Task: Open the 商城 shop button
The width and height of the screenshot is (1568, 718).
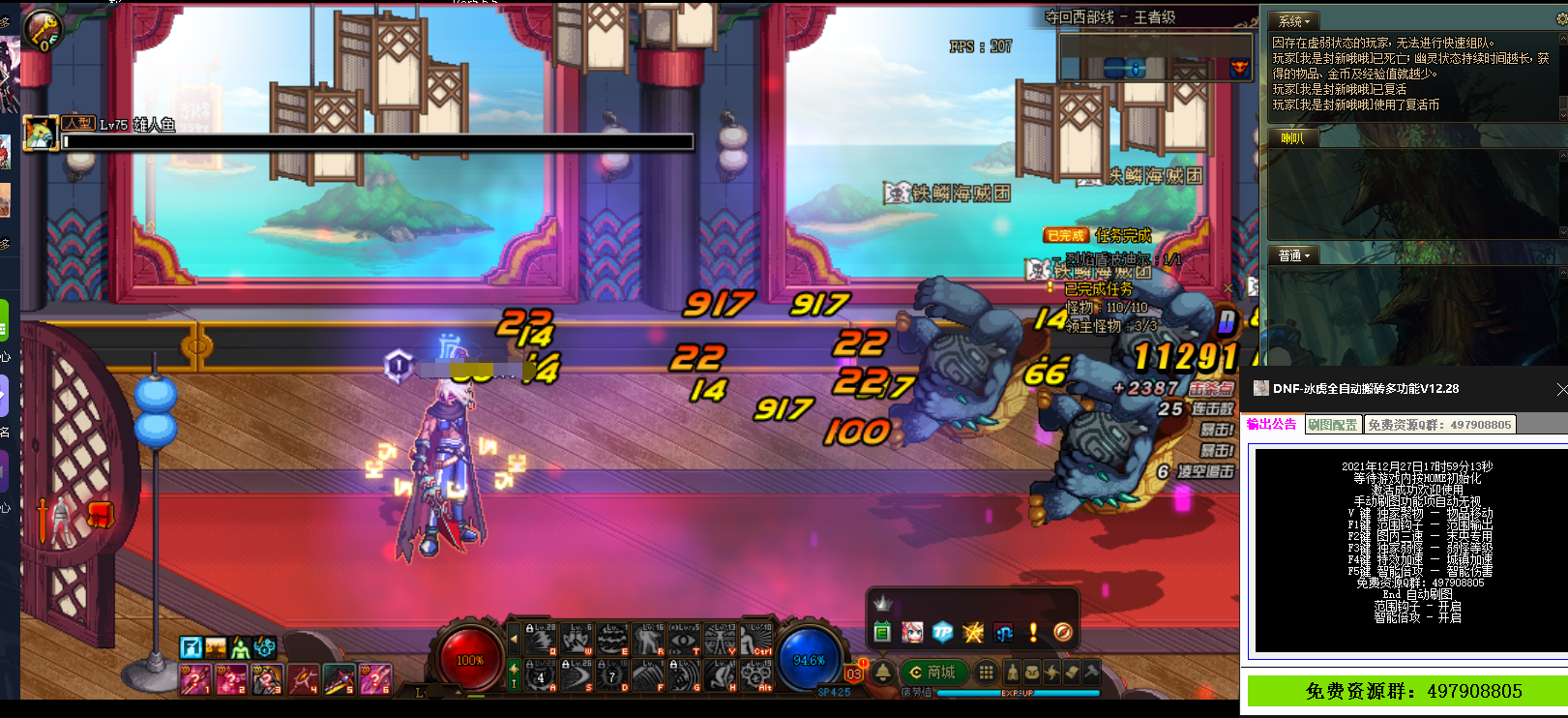Action: tap(933, 672)
